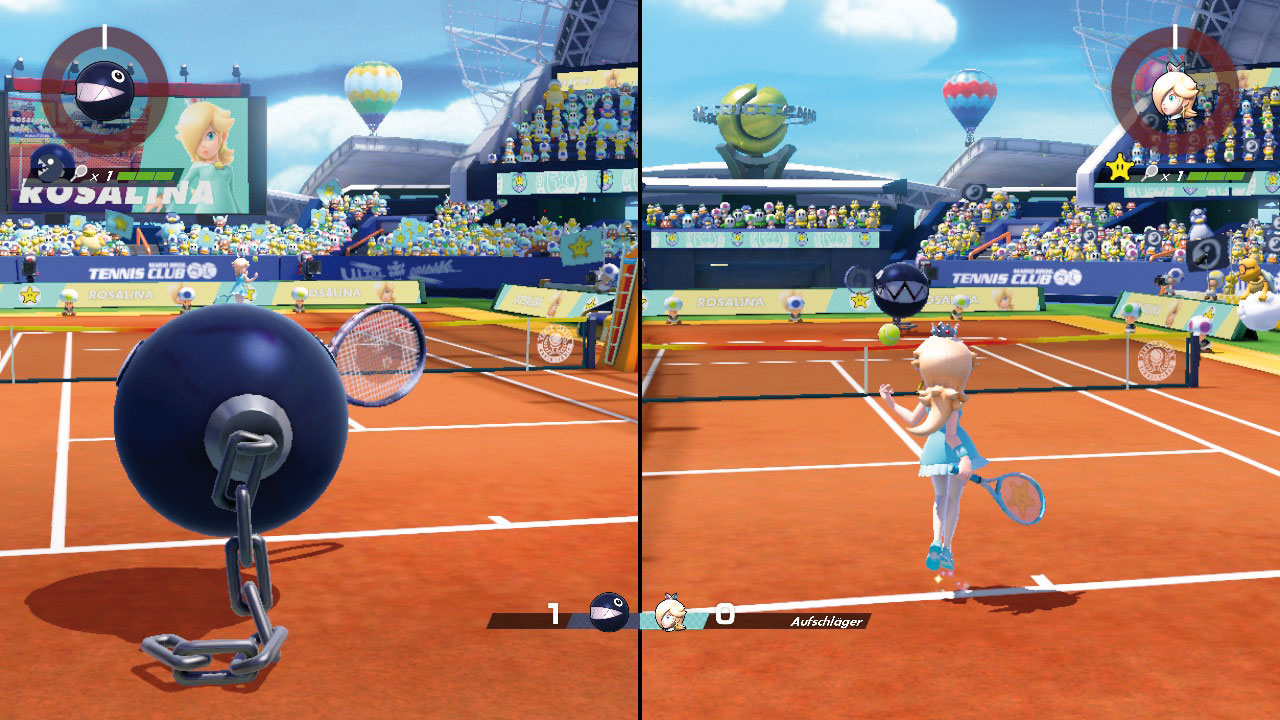Select the Rosalina icon in the score bar
Viewport: 1280px width, 720px height.
(x=671, y=612)
